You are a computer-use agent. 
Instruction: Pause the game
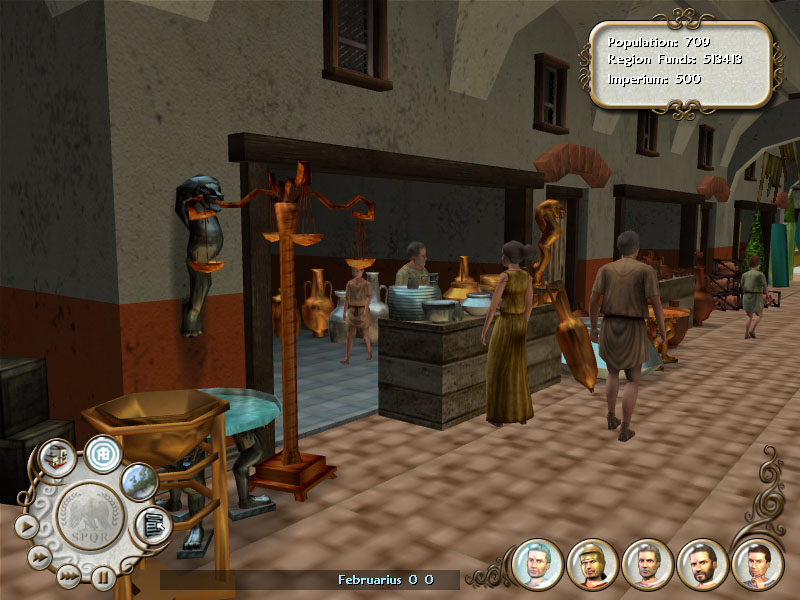103,577
